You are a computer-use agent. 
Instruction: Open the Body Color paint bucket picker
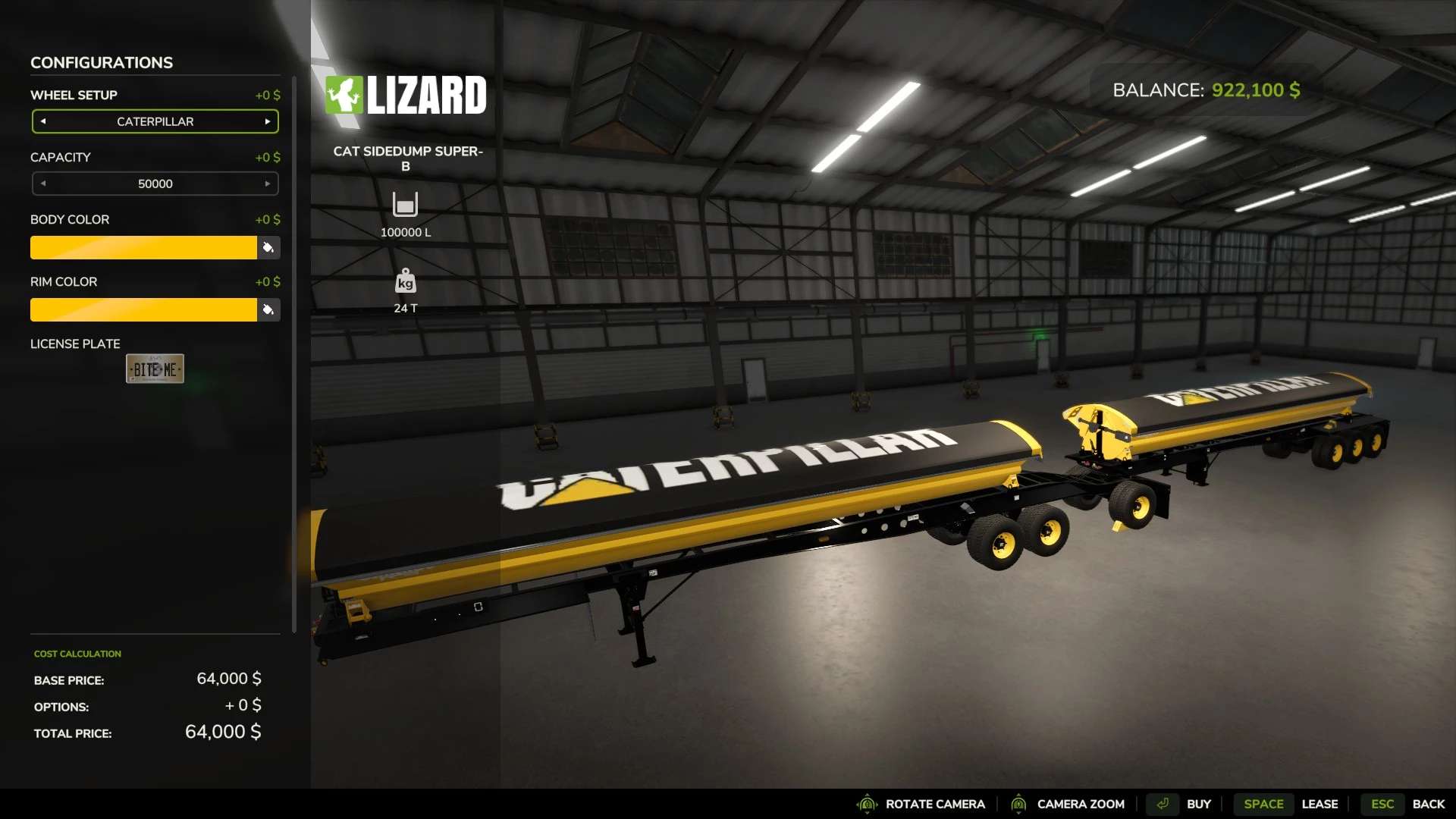point(269,247)
